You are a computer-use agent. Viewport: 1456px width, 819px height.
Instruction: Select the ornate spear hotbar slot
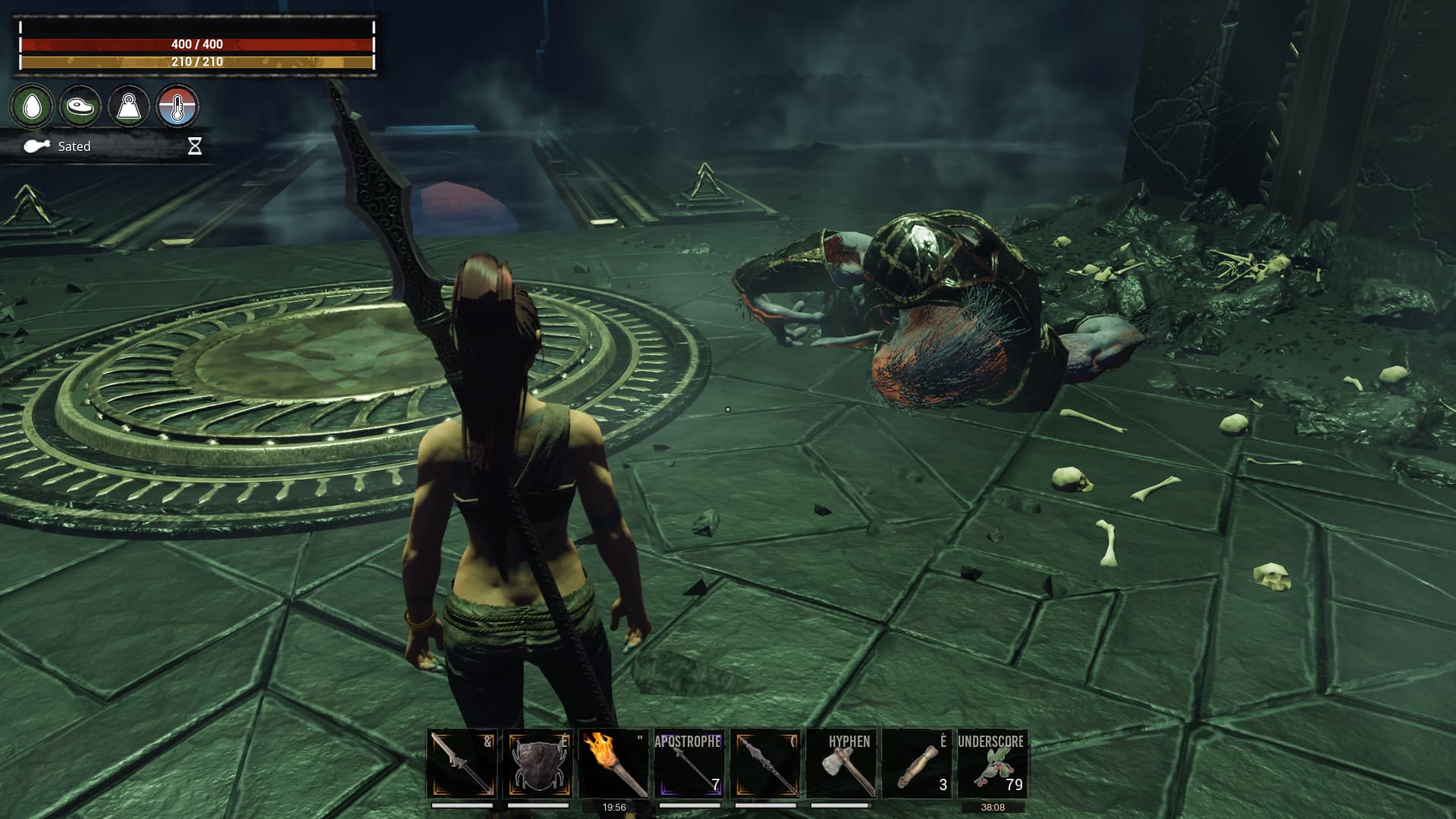click(765, 764)
